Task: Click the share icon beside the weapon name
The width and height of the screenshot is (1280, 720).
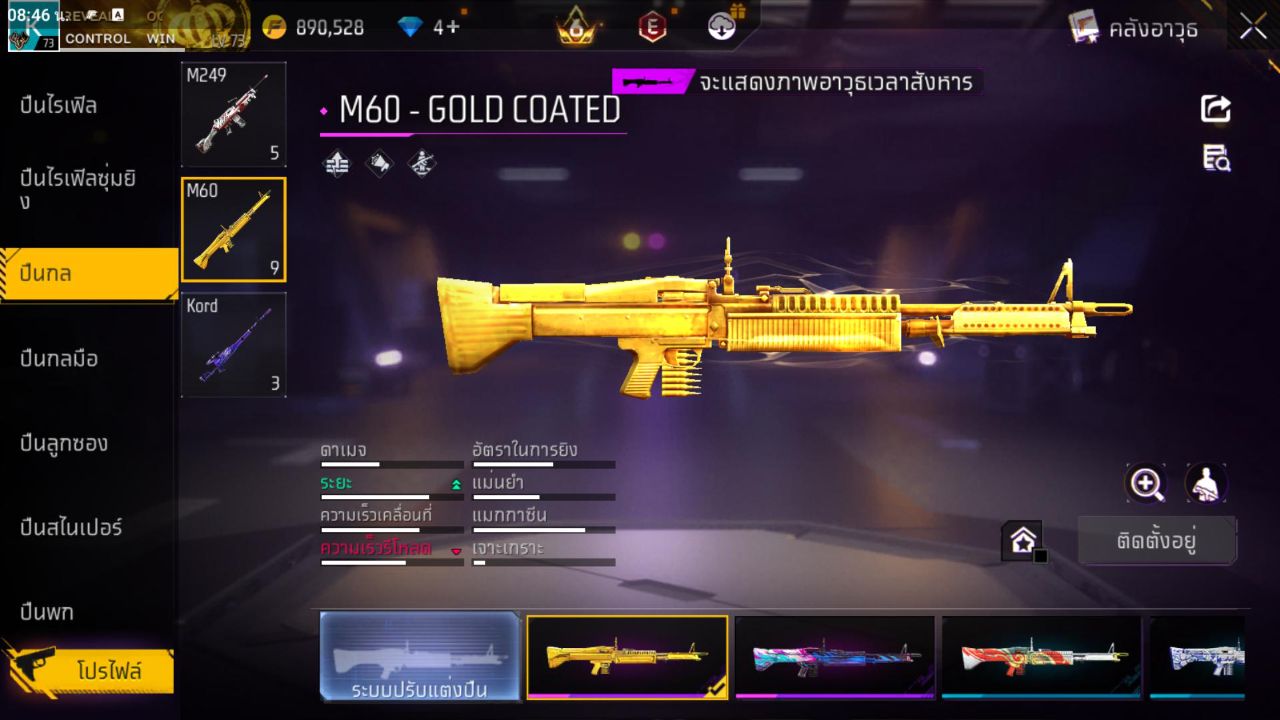Action: 1215,110
